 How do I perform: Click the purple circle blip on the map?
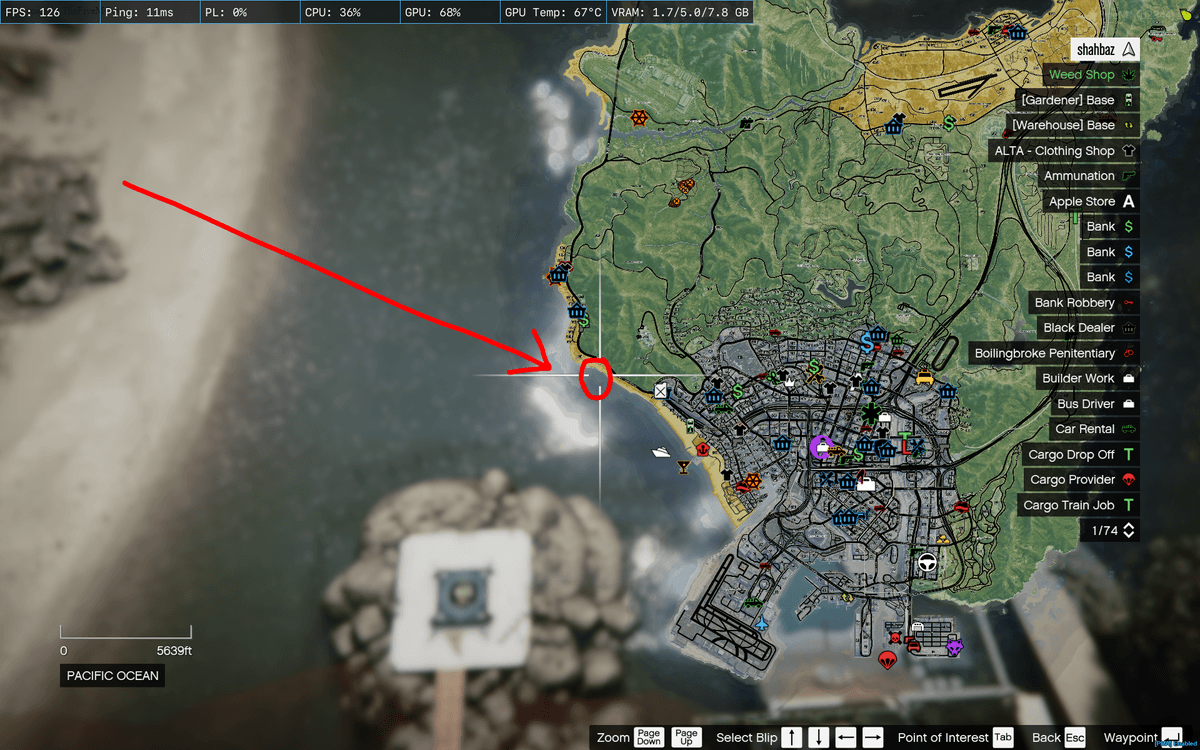coord(821,447)
